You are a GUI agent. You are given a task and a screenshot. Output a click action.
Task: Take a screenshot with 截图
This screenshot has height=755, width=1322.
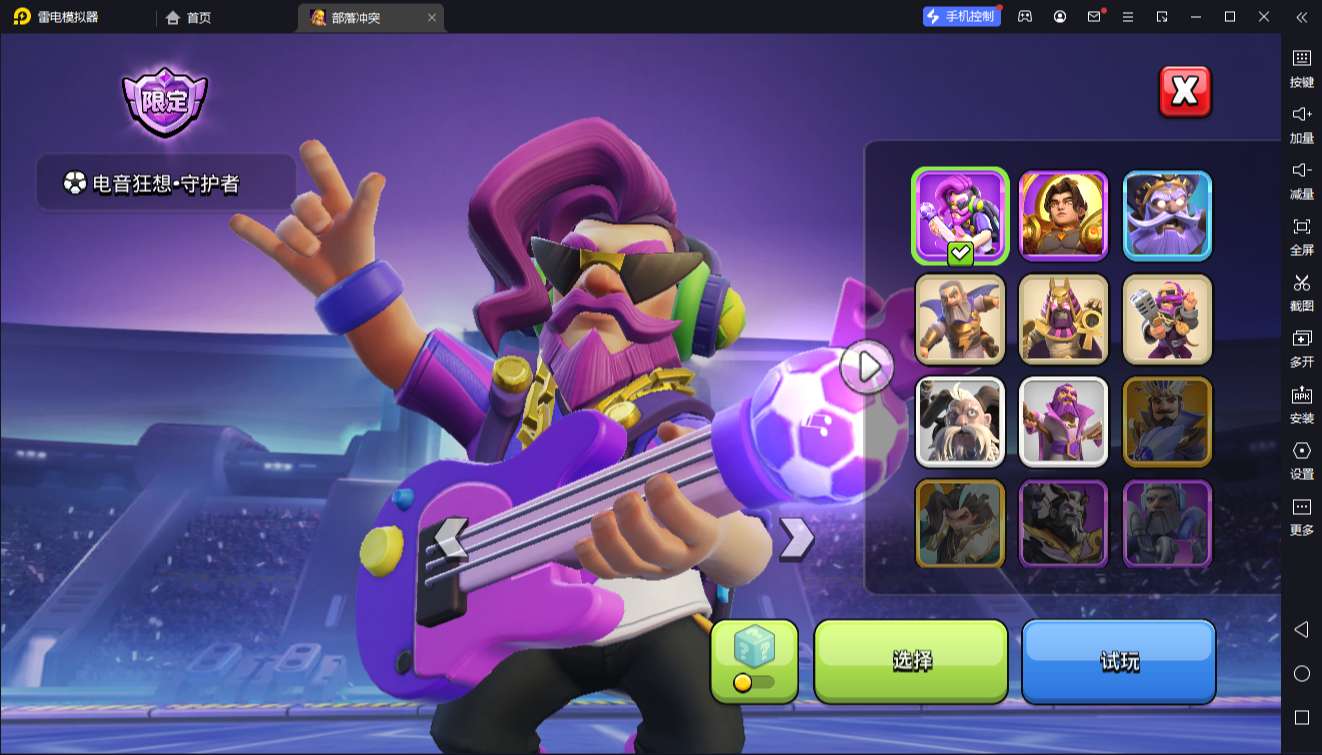tap(1301, 292)
